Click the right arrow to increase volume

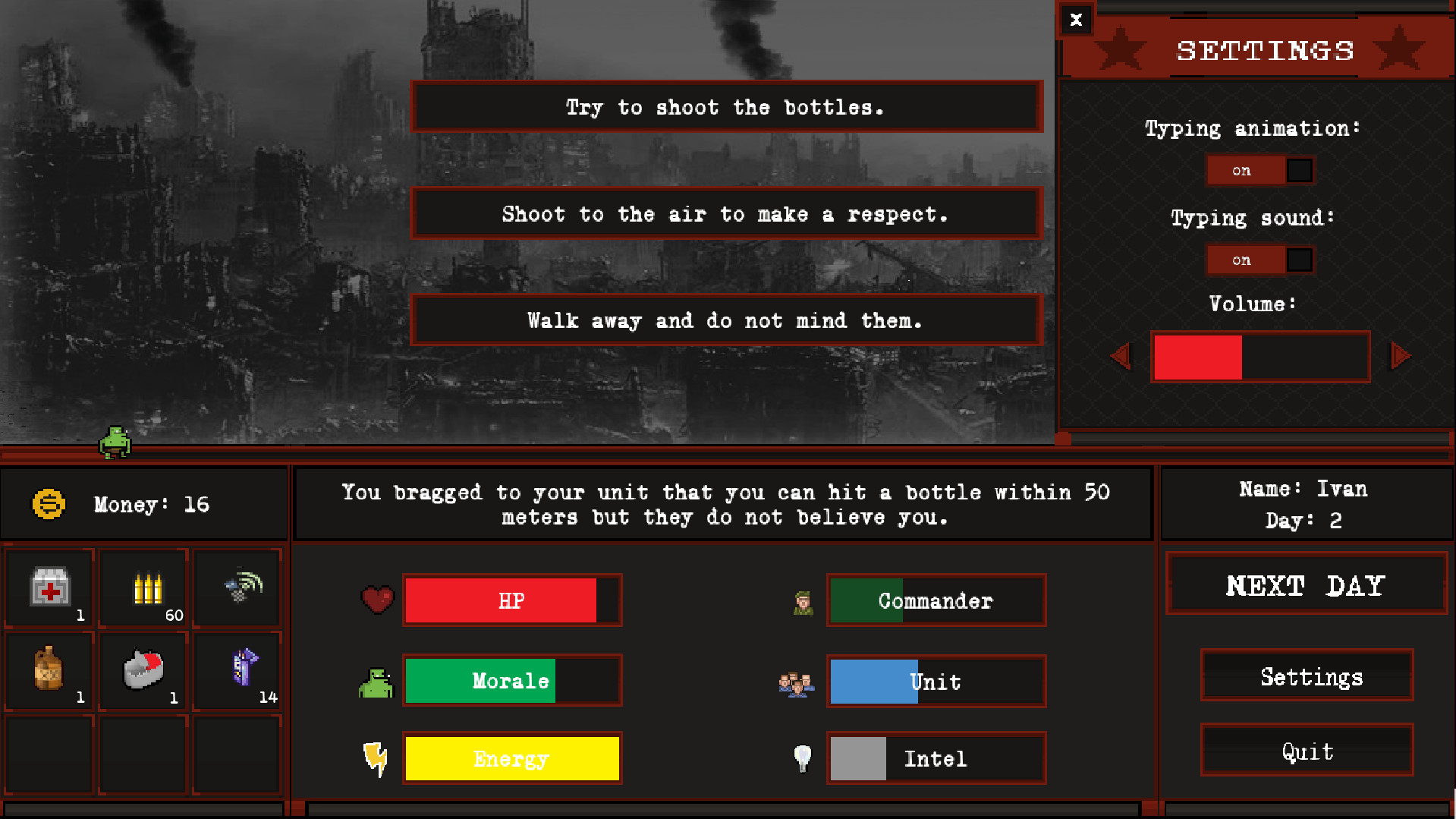[1400, 355]
